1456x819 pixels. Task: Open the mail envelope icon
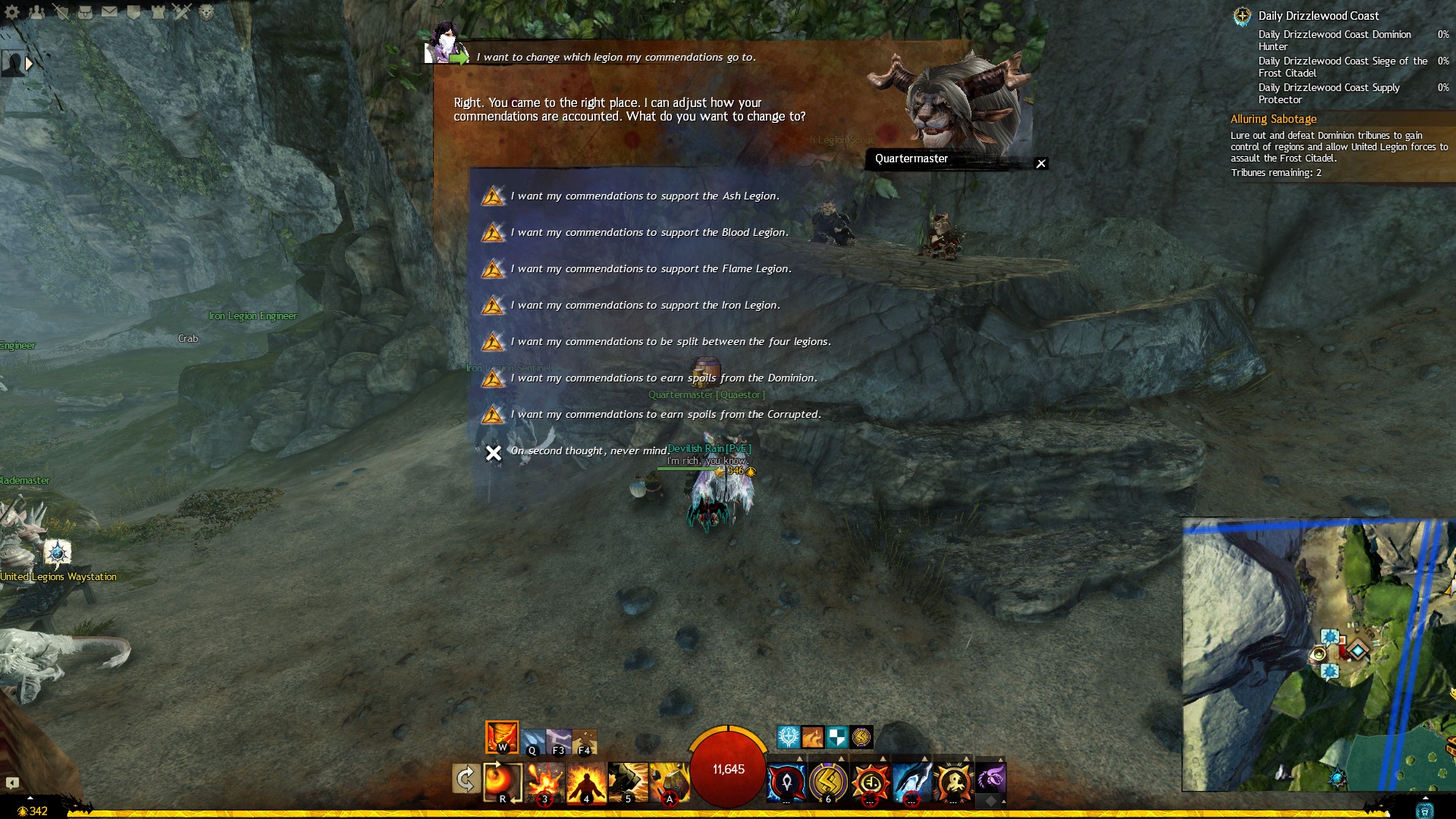(x=109, y=12)
